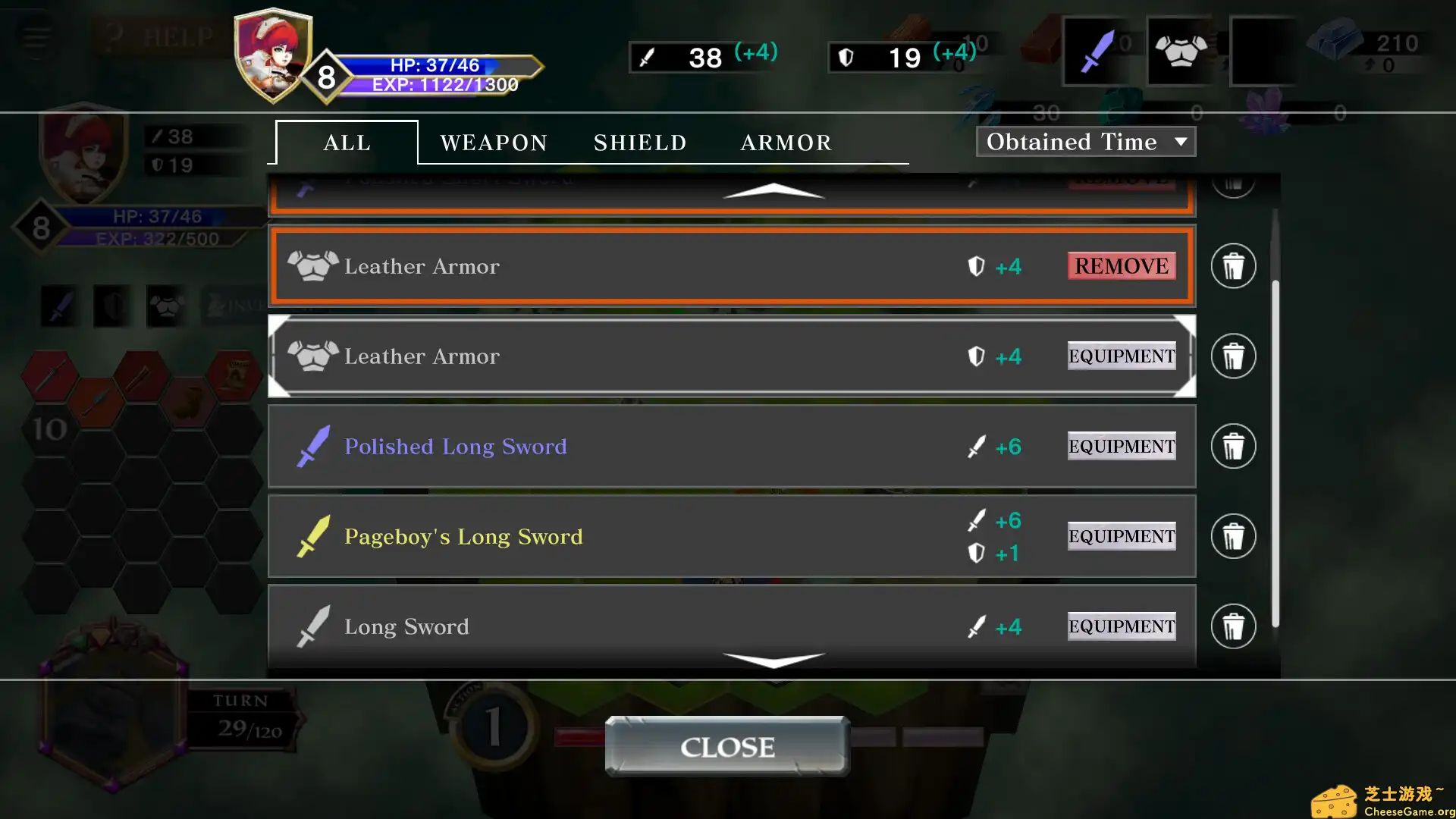Open the SHIELD tab
The image size is (1456, 819).
(640, 143)
